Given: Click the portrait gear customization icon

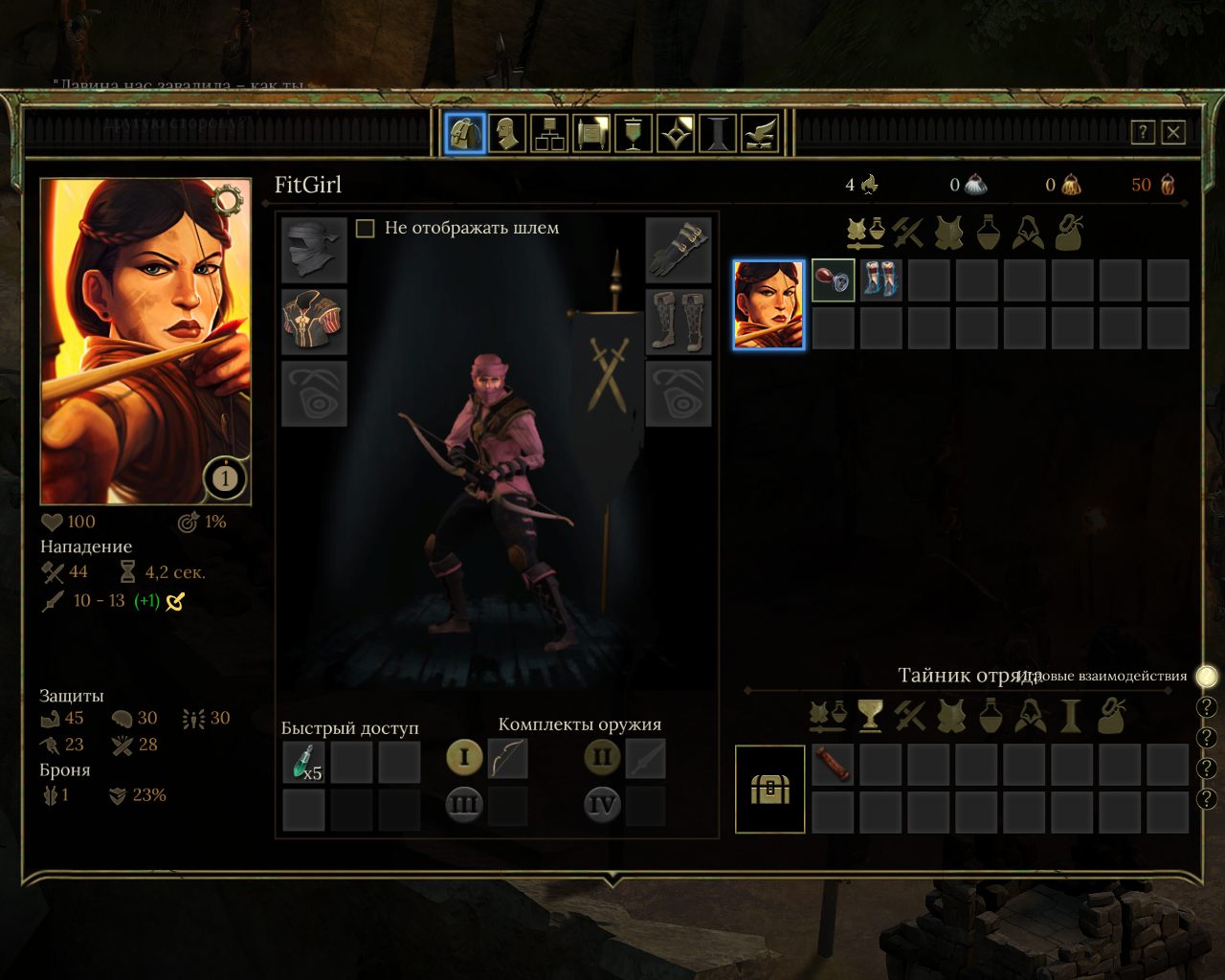Looking at the screenshot, I should 227,200.
